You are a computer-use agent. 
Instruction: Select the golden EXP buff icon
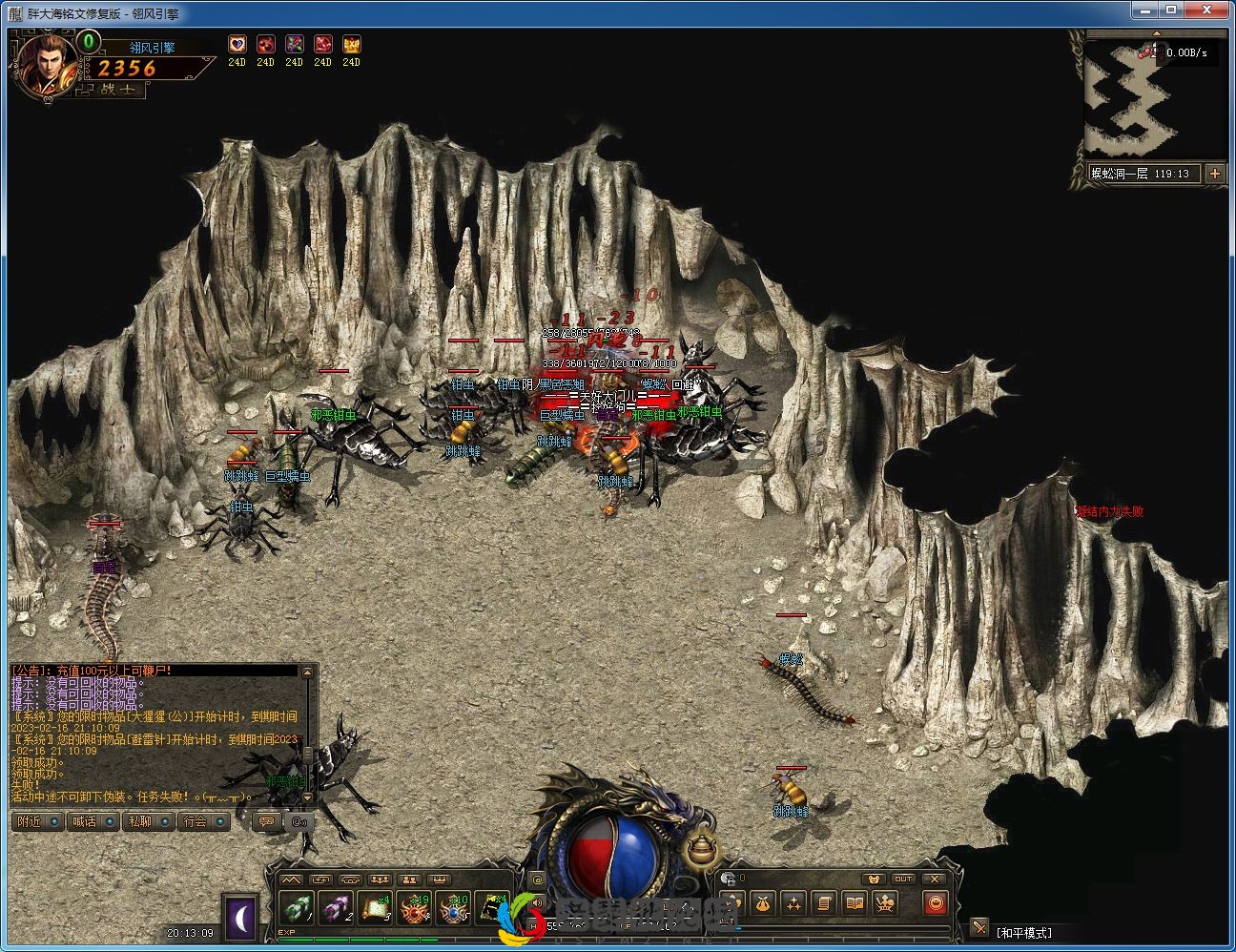(x=351, y=44)
